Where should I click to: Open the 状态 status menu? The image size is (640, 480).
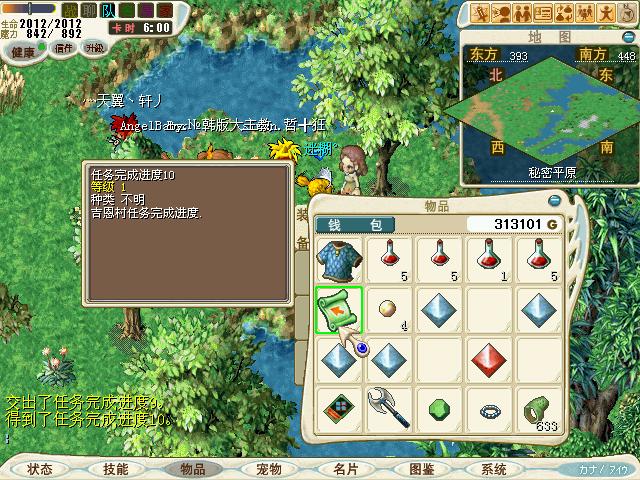pos(40,468)
